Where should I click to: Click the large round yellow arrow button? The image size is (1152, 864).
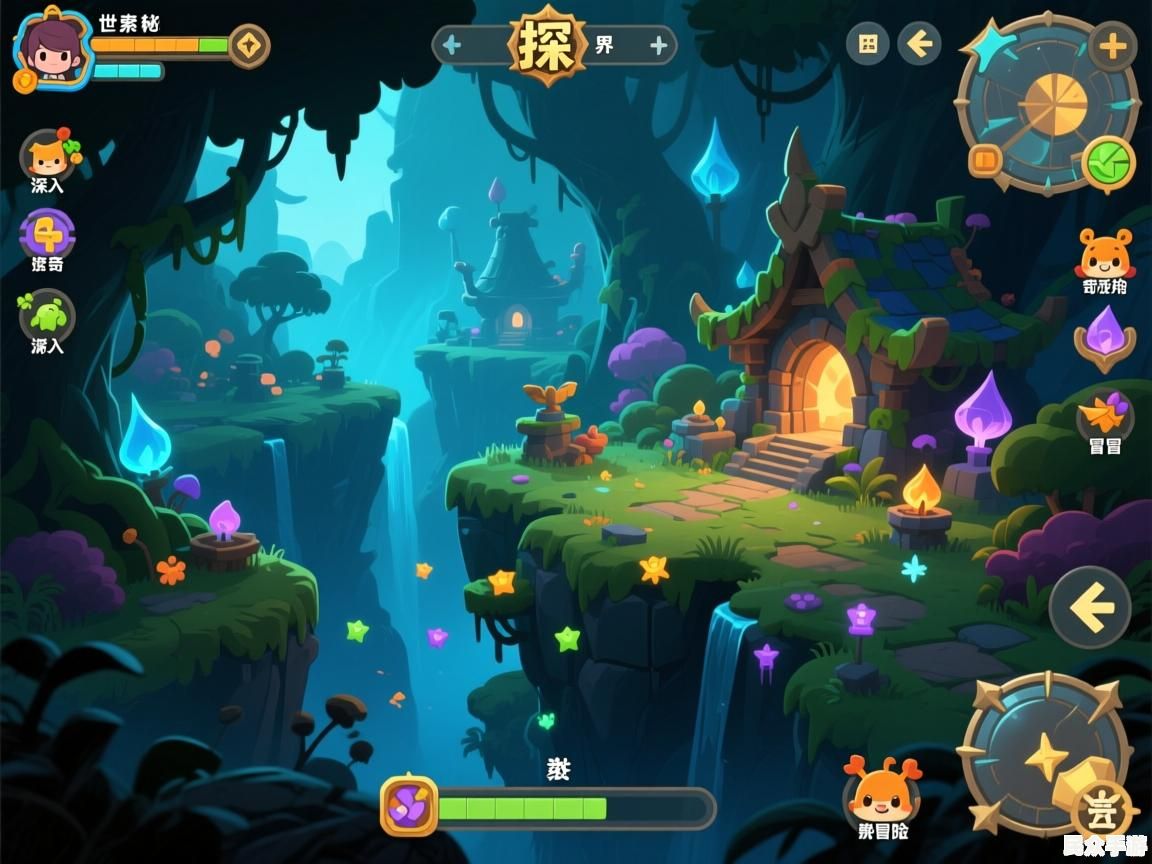pos(1090,607)
